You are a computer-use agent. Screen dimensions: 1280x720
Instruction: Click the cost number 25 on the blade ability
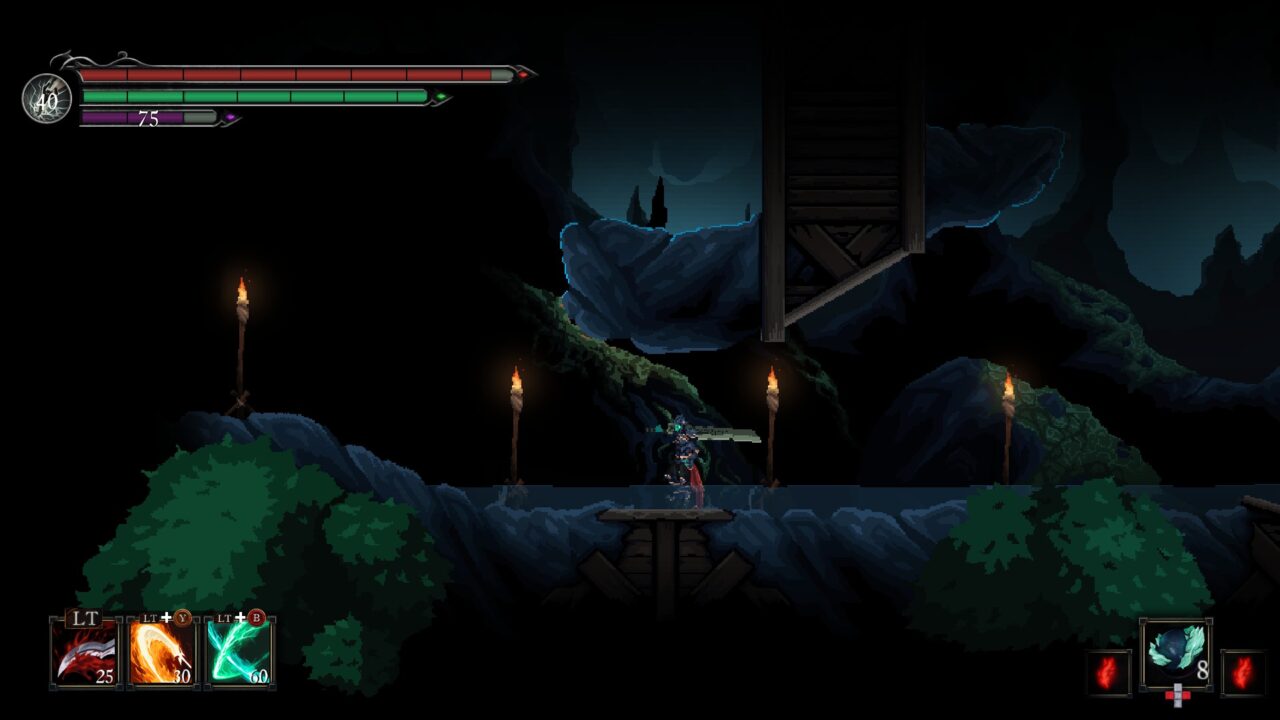(105, 678)
